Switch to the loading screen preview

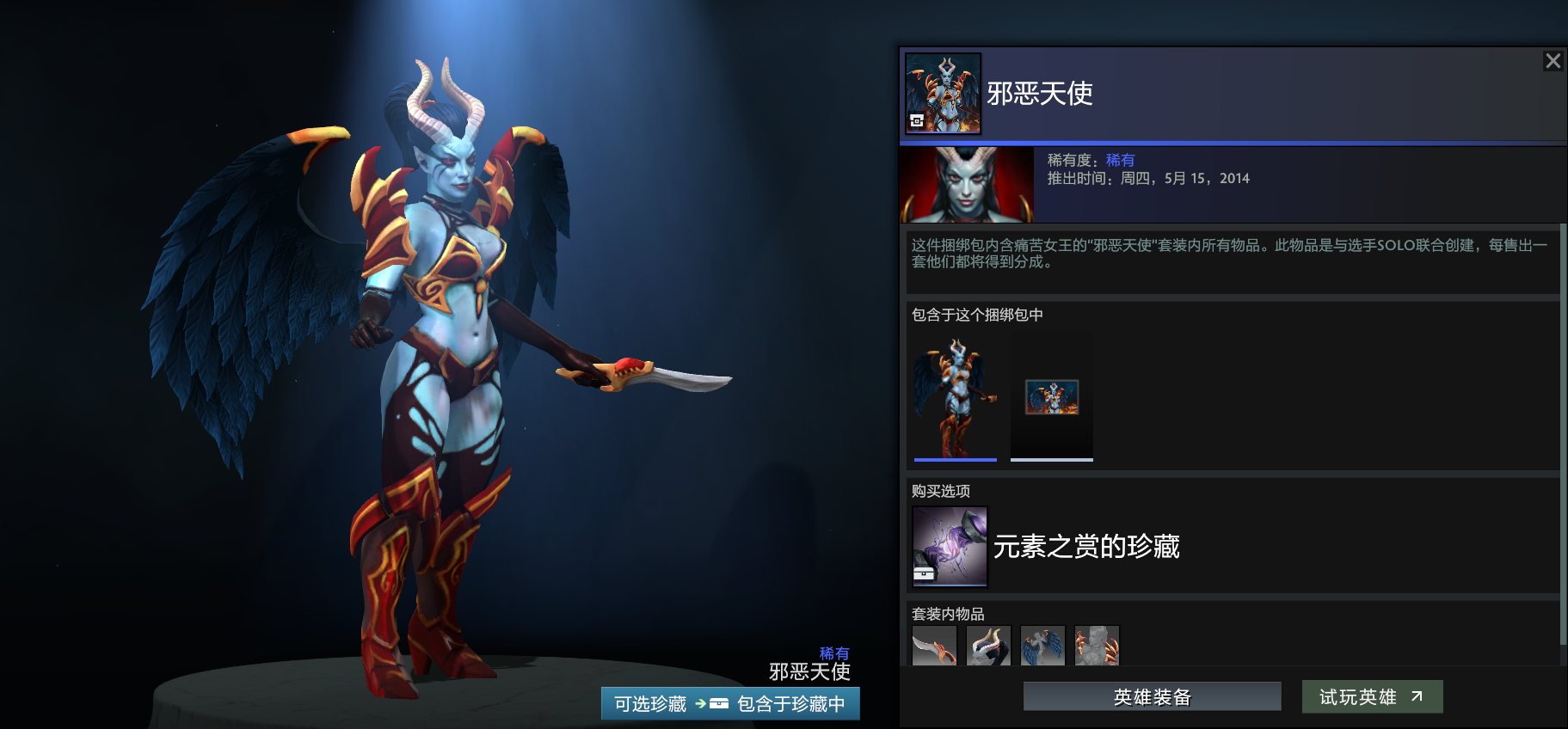[1051, 395]
